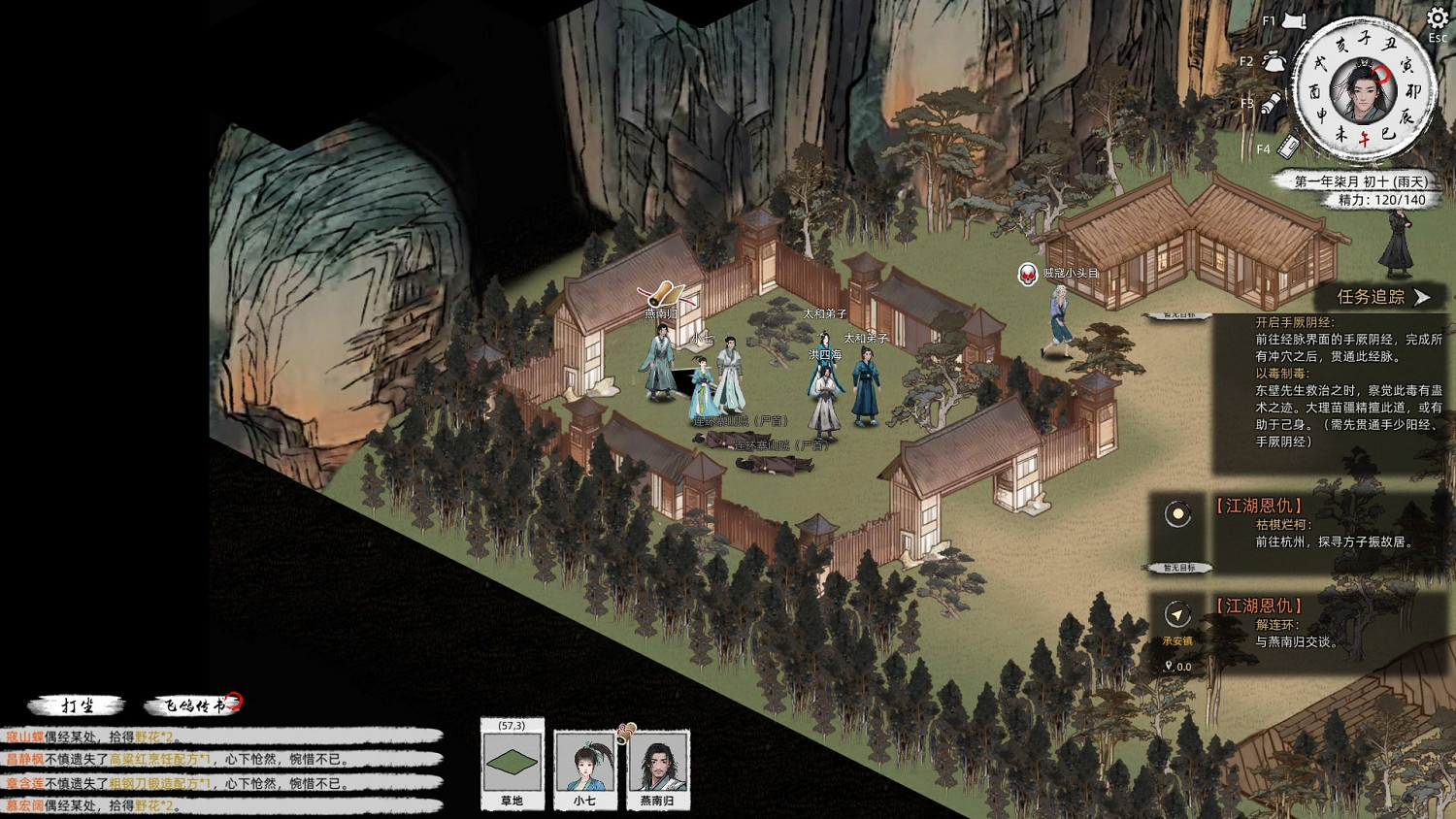Select the 草地 terrain tile card

click(512, 766)
